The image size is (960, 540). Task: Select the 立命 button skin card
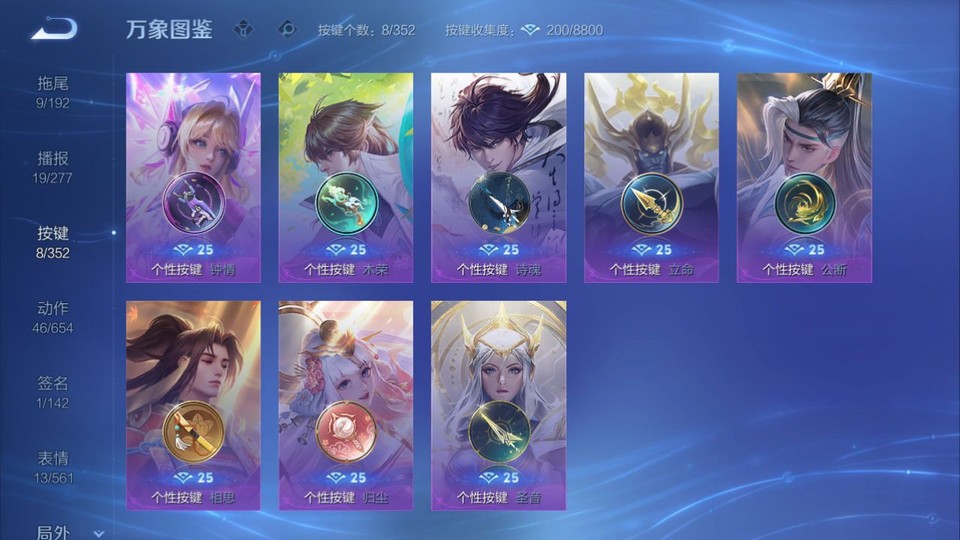651,177
